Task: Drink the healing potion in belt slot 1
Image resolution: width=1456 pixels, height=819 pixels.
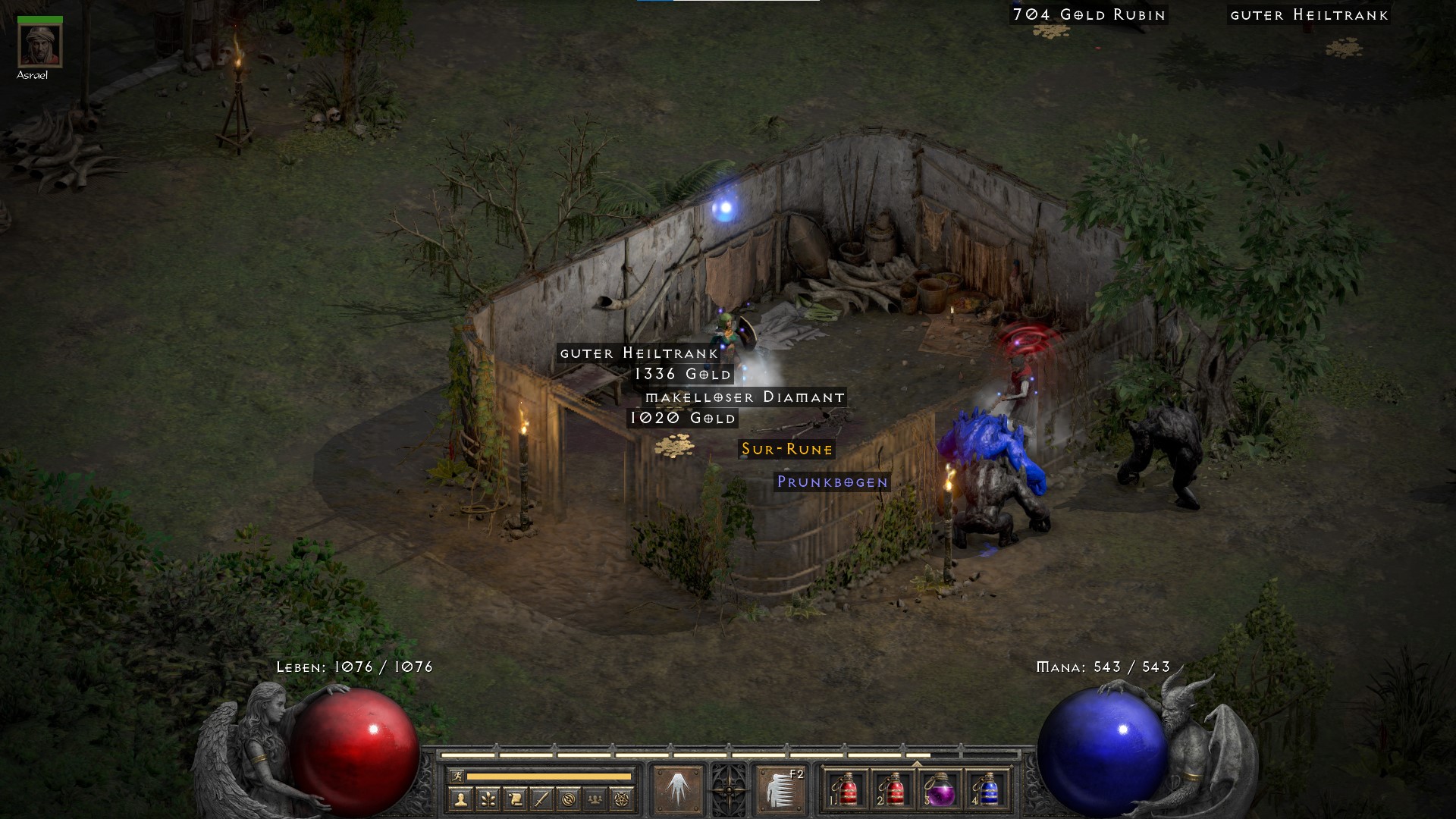Action: point(849,790)
